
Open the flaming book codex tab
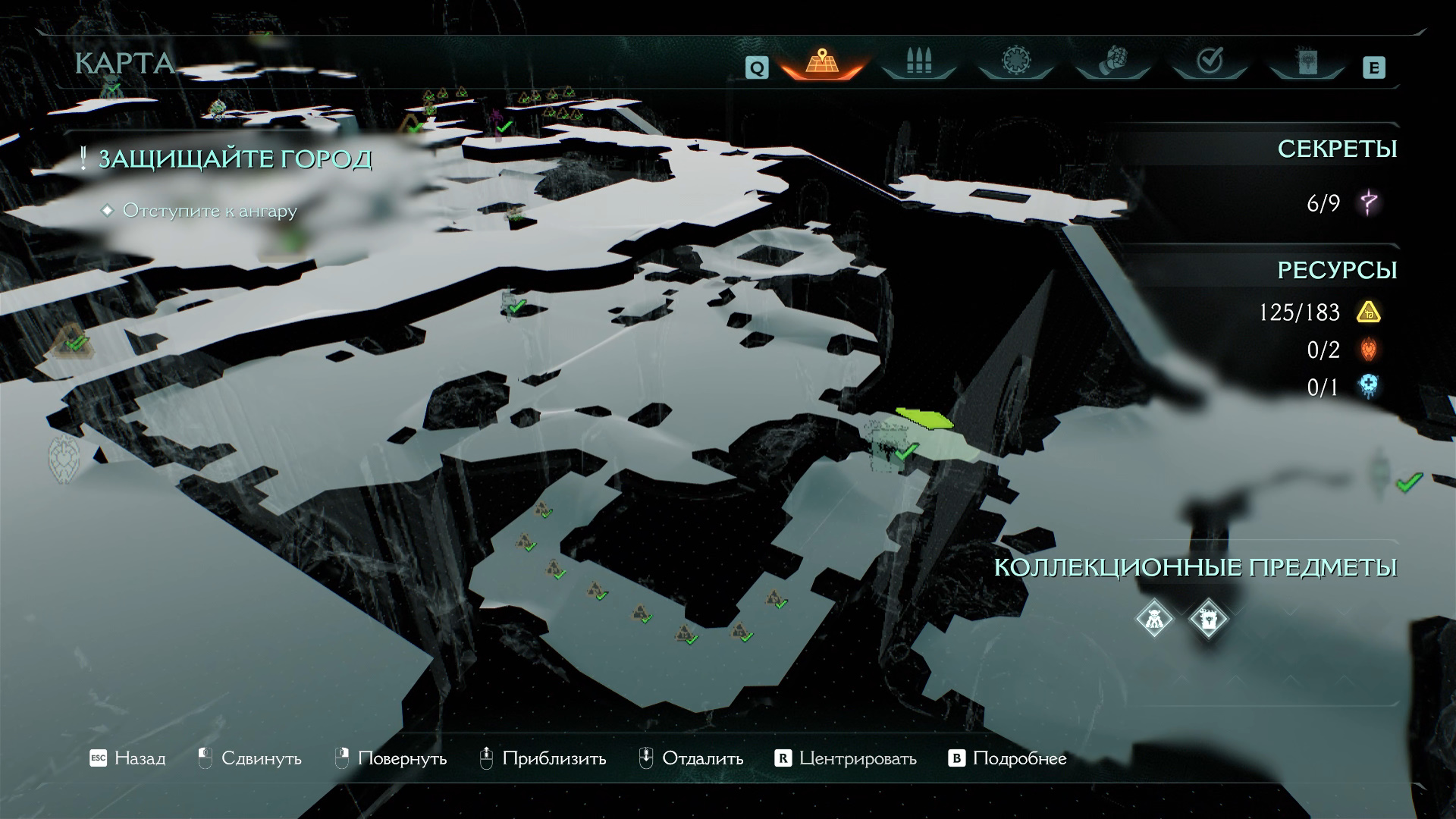(x=1307, y=62)
